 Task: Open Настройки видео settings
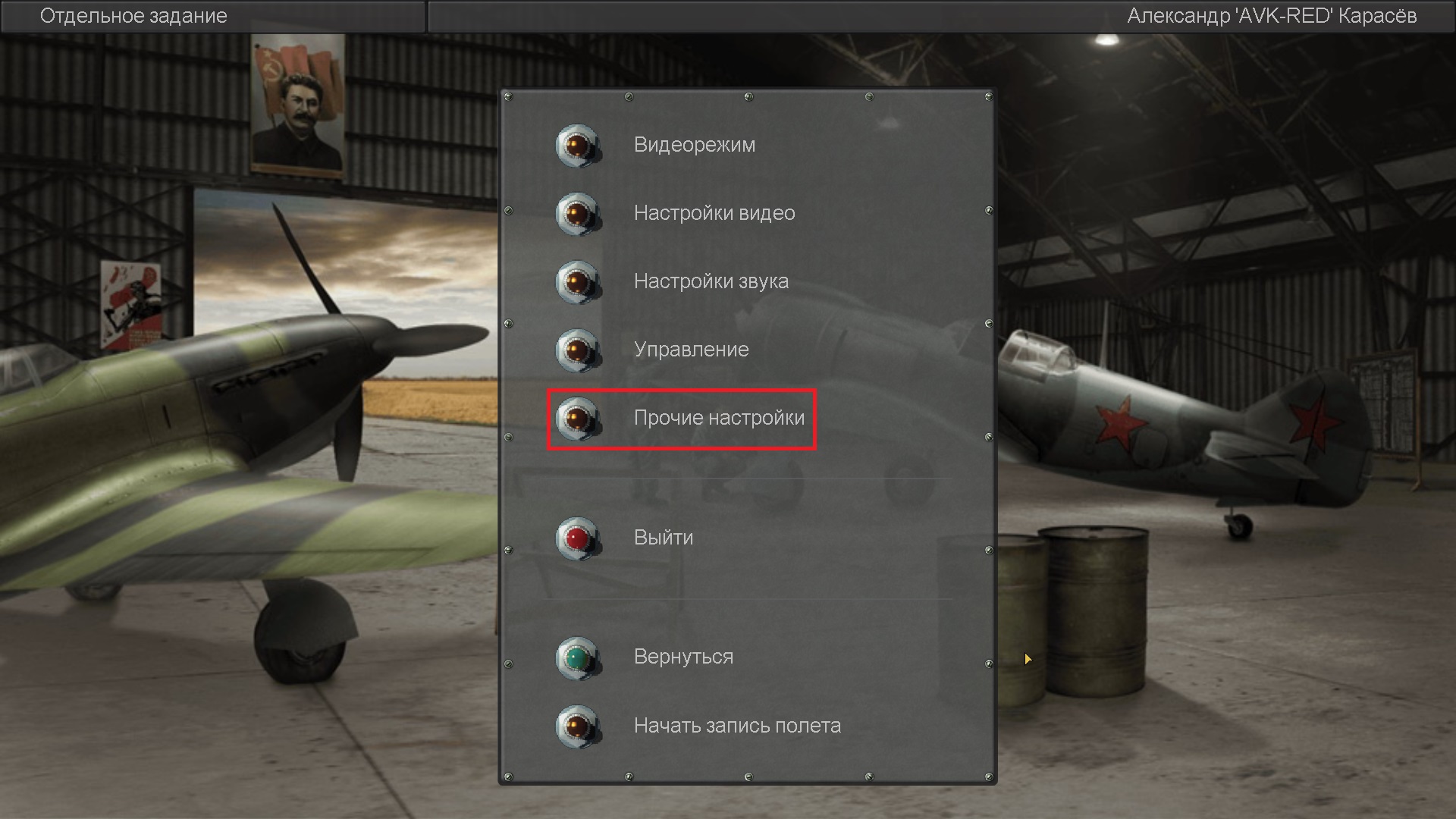tap(578, 213)
